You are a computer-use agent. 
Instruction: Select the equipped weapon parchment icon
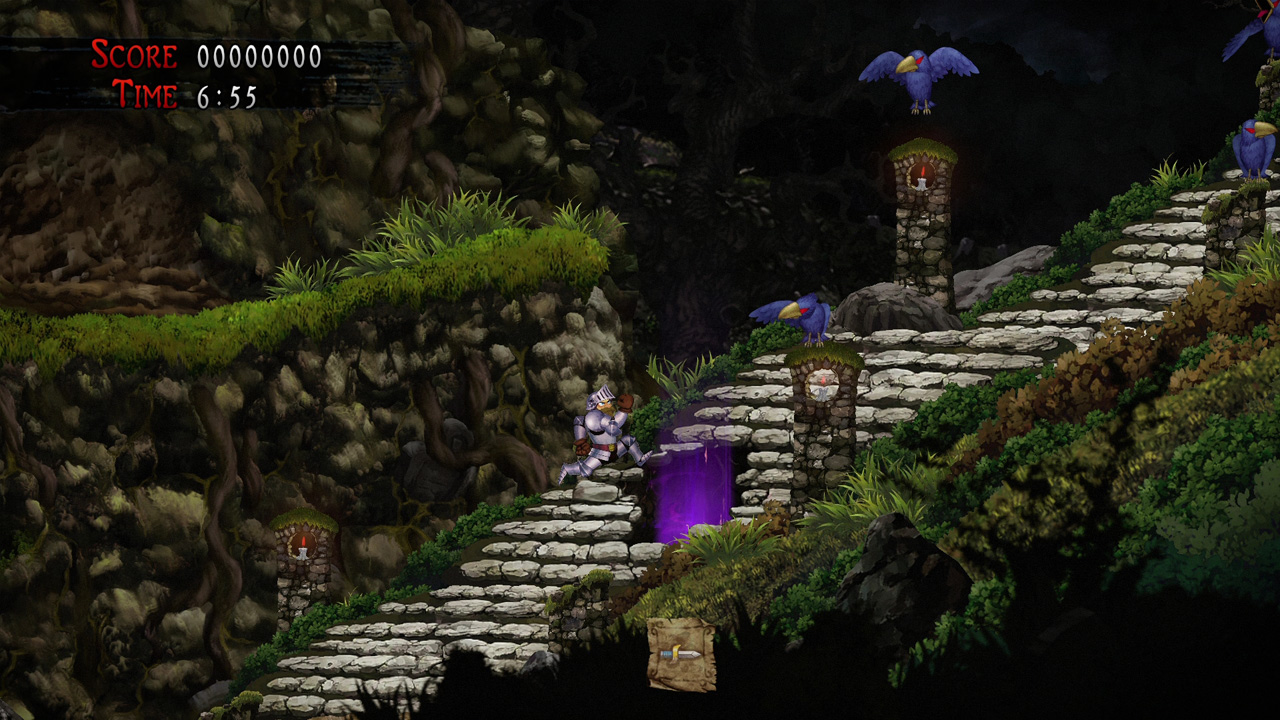pyautogui.click(x=681, y=654)
